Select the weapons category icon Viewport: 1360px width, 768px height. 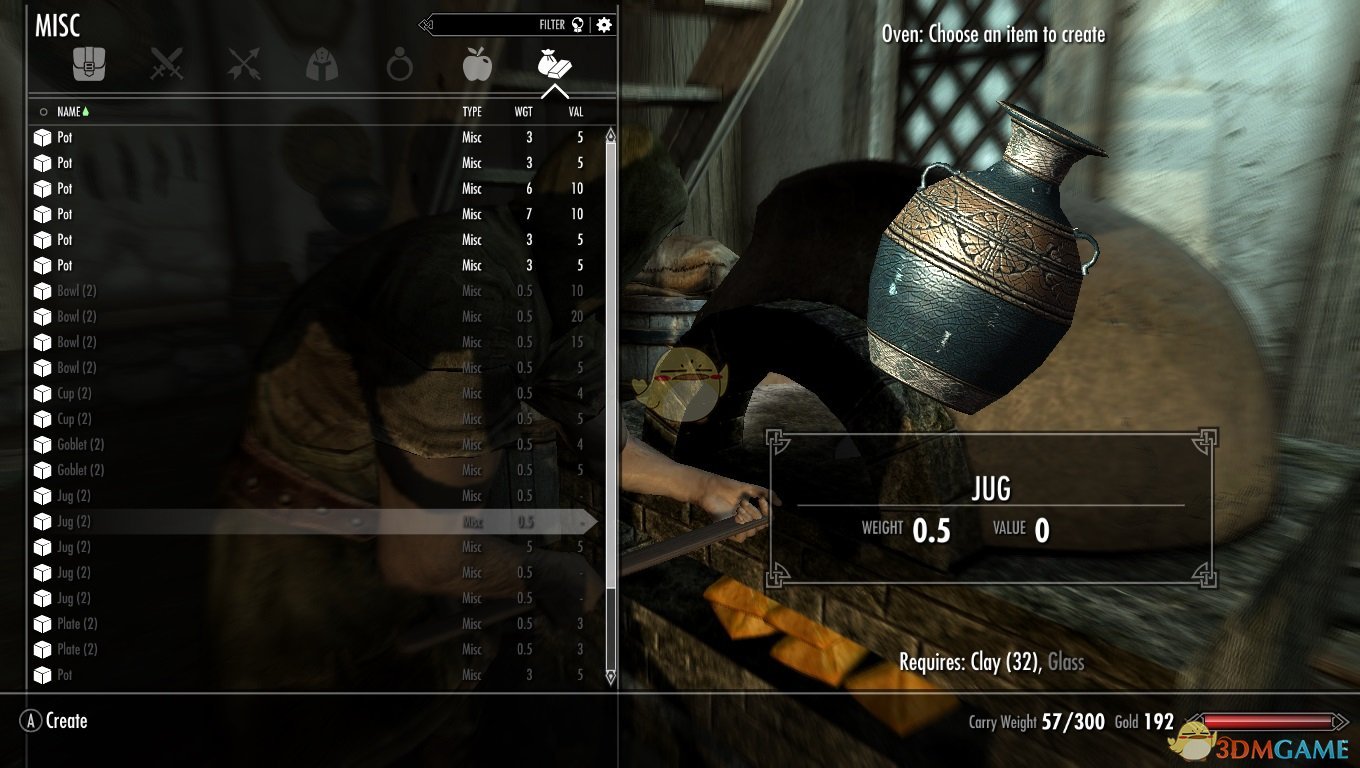coord(167,63)
